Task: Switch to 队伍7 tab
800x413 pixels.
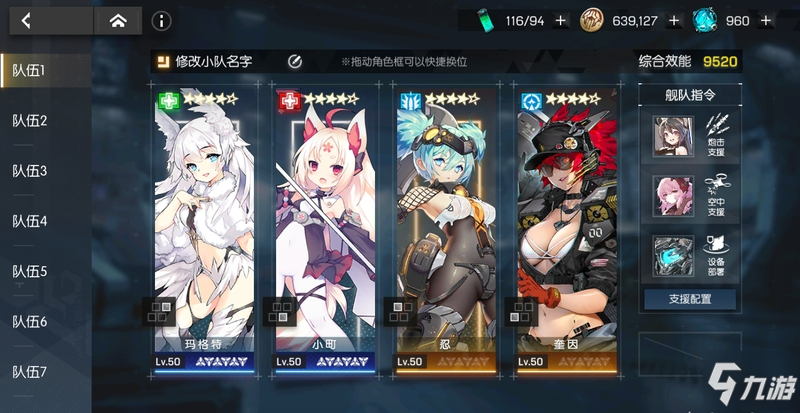Action: [30, 372]
